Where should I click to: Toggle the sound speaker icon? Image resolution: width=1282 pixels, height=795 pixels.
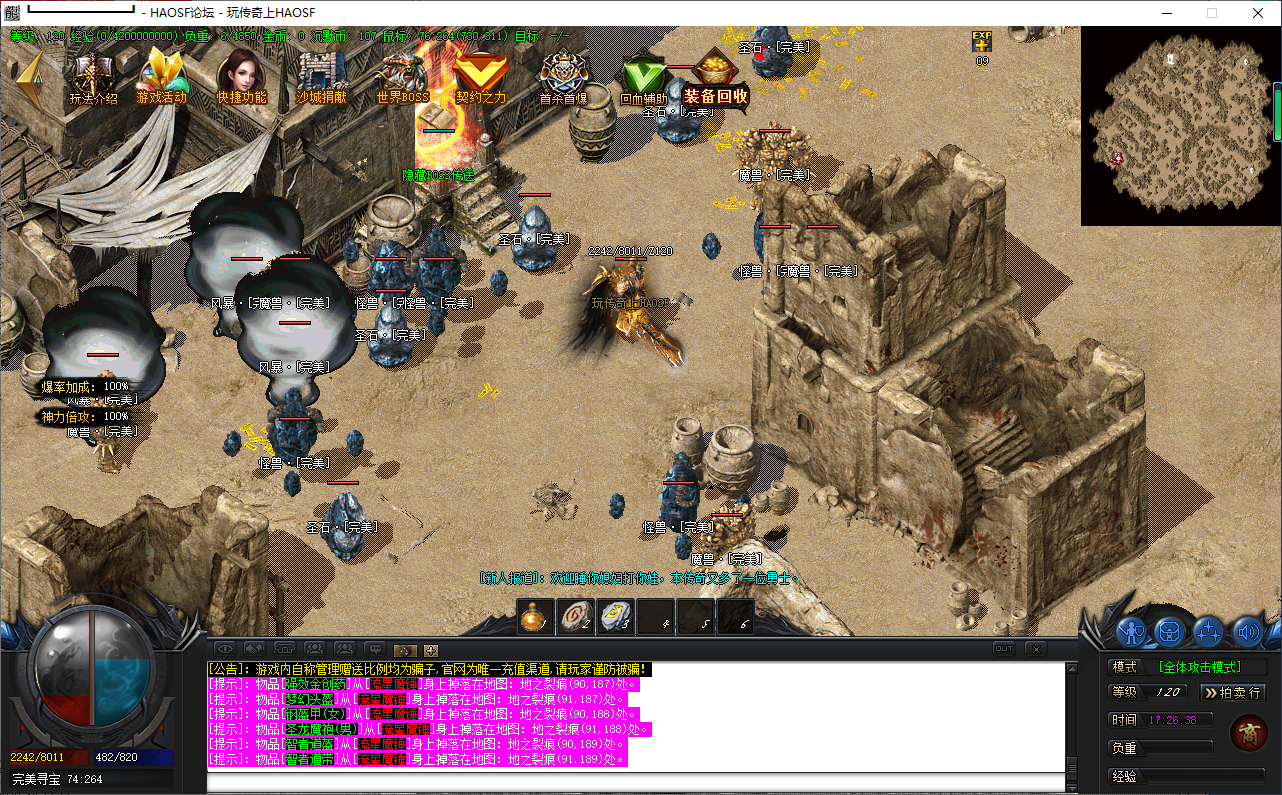(x=1247, y=632)
